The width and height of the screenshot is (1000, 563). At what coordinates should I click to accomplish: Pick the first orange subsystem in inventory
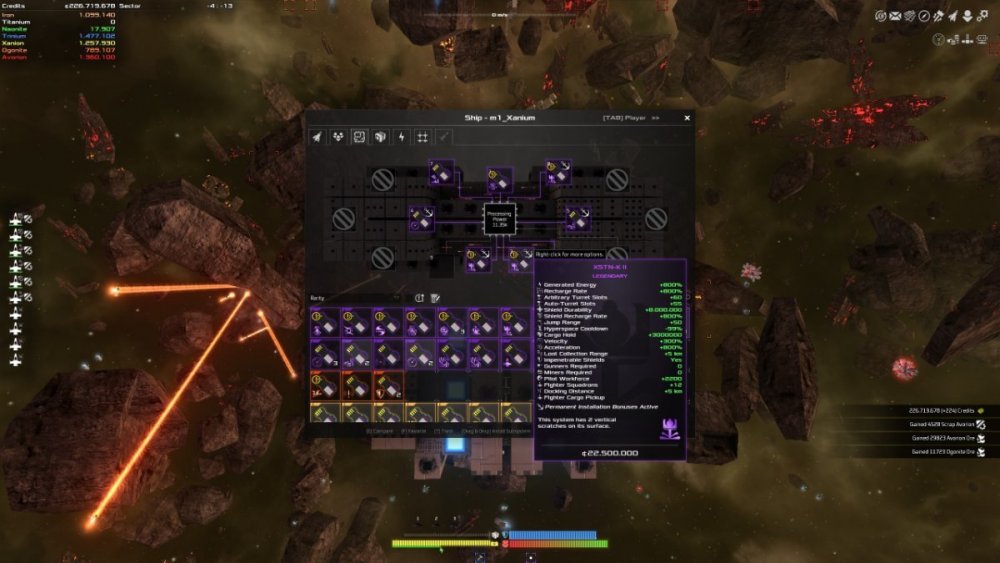(323, 385)
